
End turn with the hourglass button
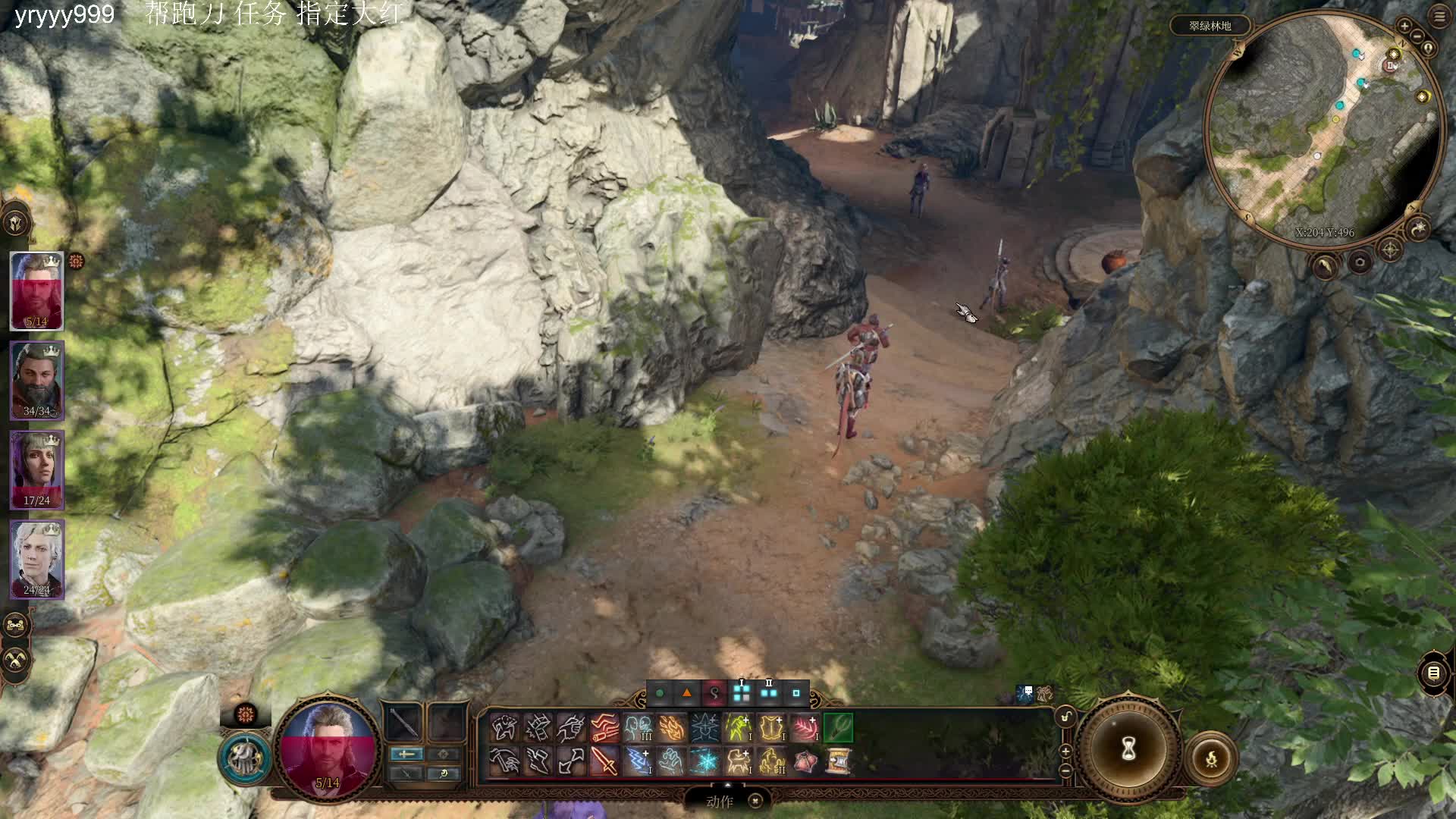point(1128,749)
